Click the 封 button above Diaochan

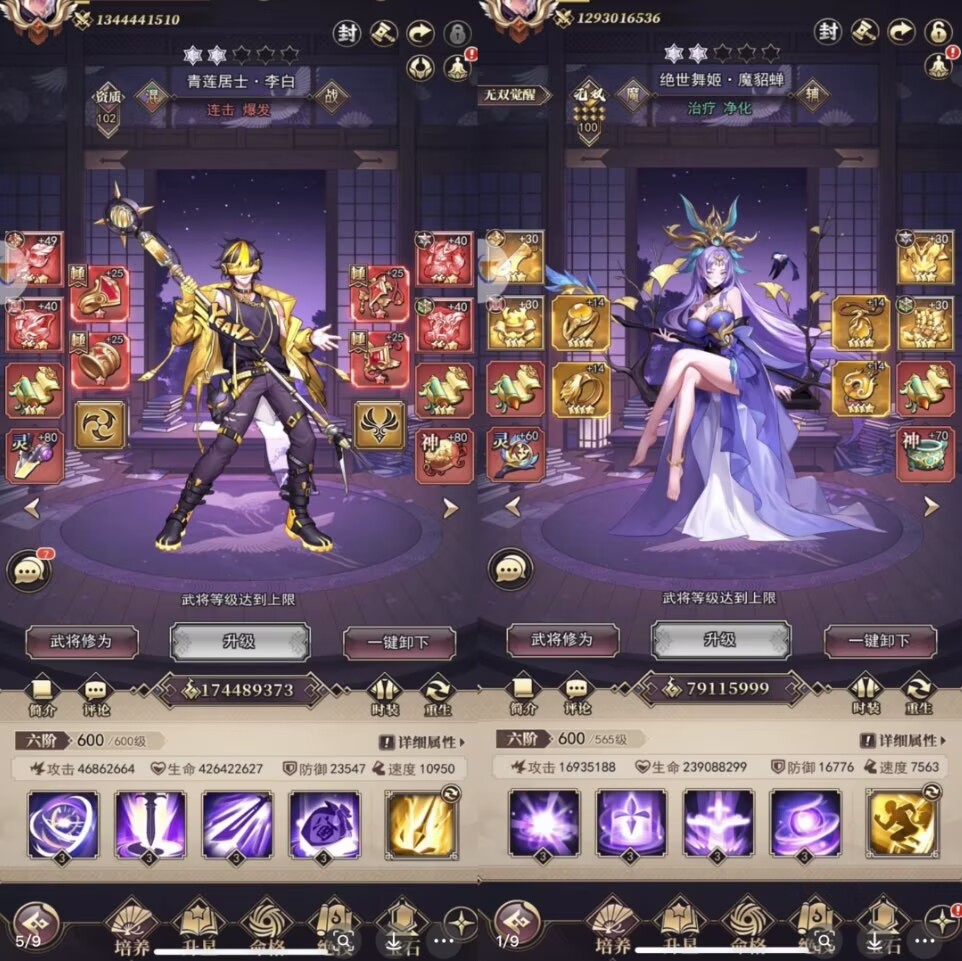[x=828, y=32]
